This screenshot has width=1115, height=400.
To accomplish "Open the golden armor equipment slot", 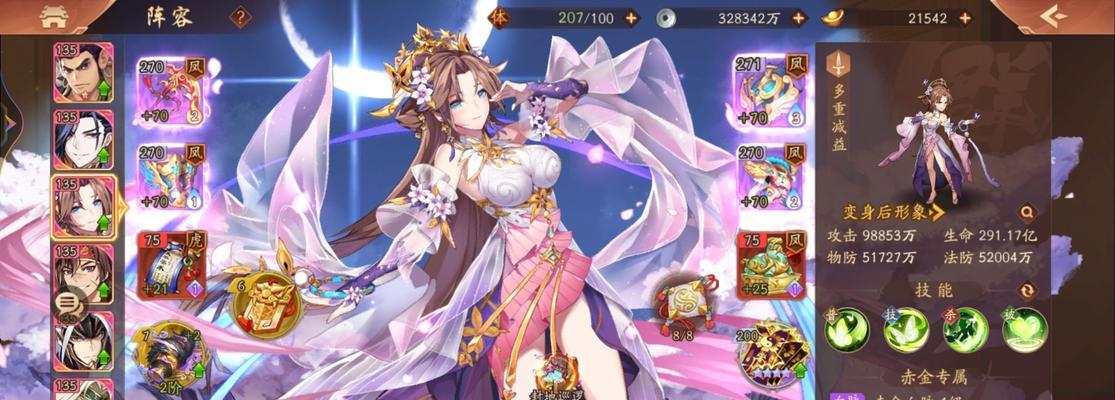I will (x=170, y=177).
